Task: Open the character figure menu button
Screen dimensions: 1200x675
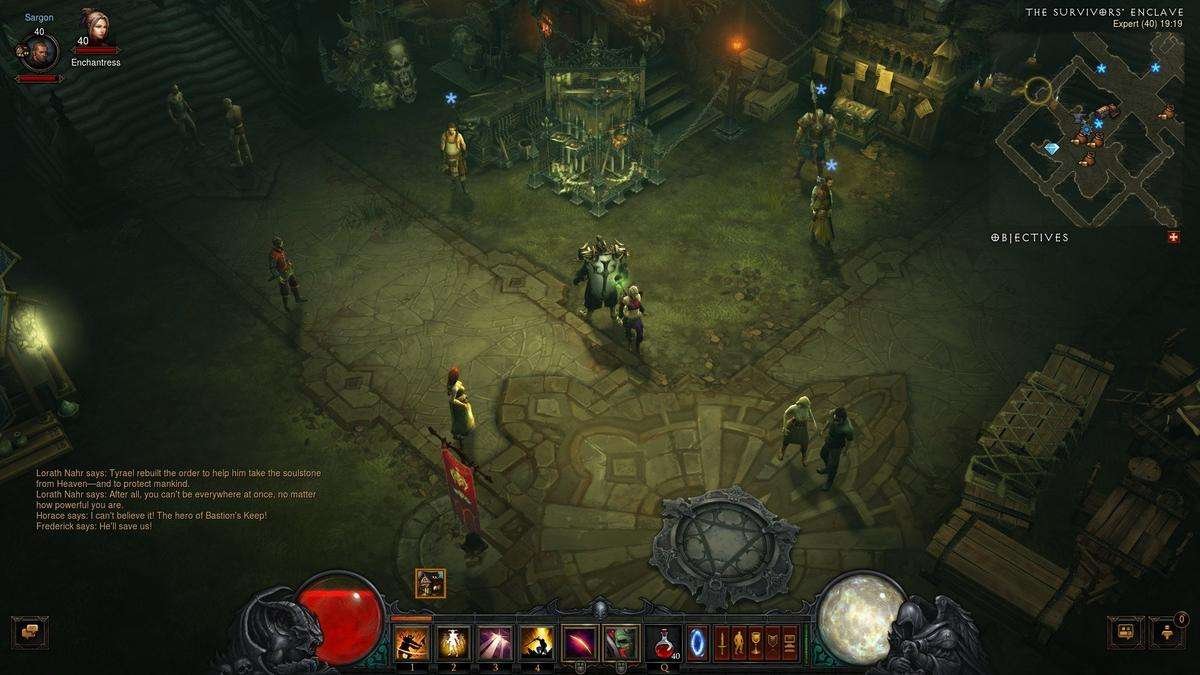Action: tap(738, 642)
